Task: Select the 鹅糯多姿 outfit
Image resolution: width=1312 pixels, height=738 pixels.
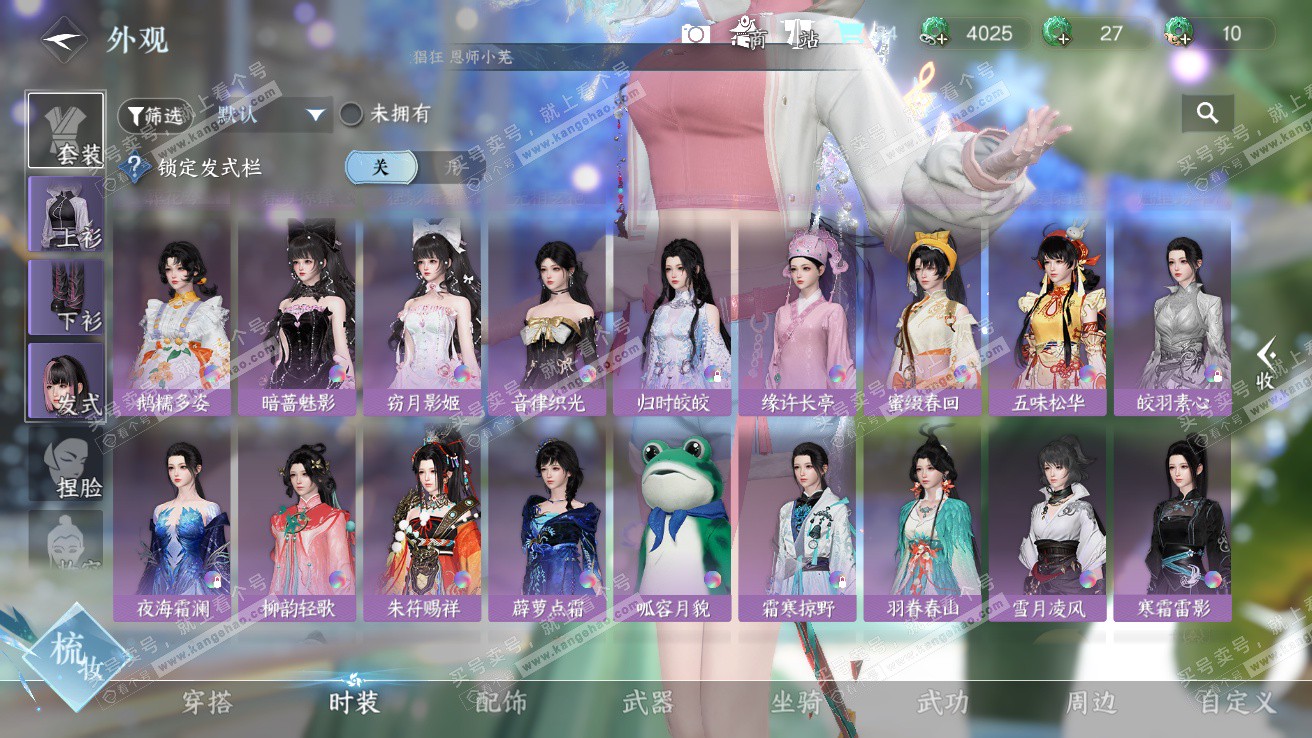Action: [x=174, y=318]
